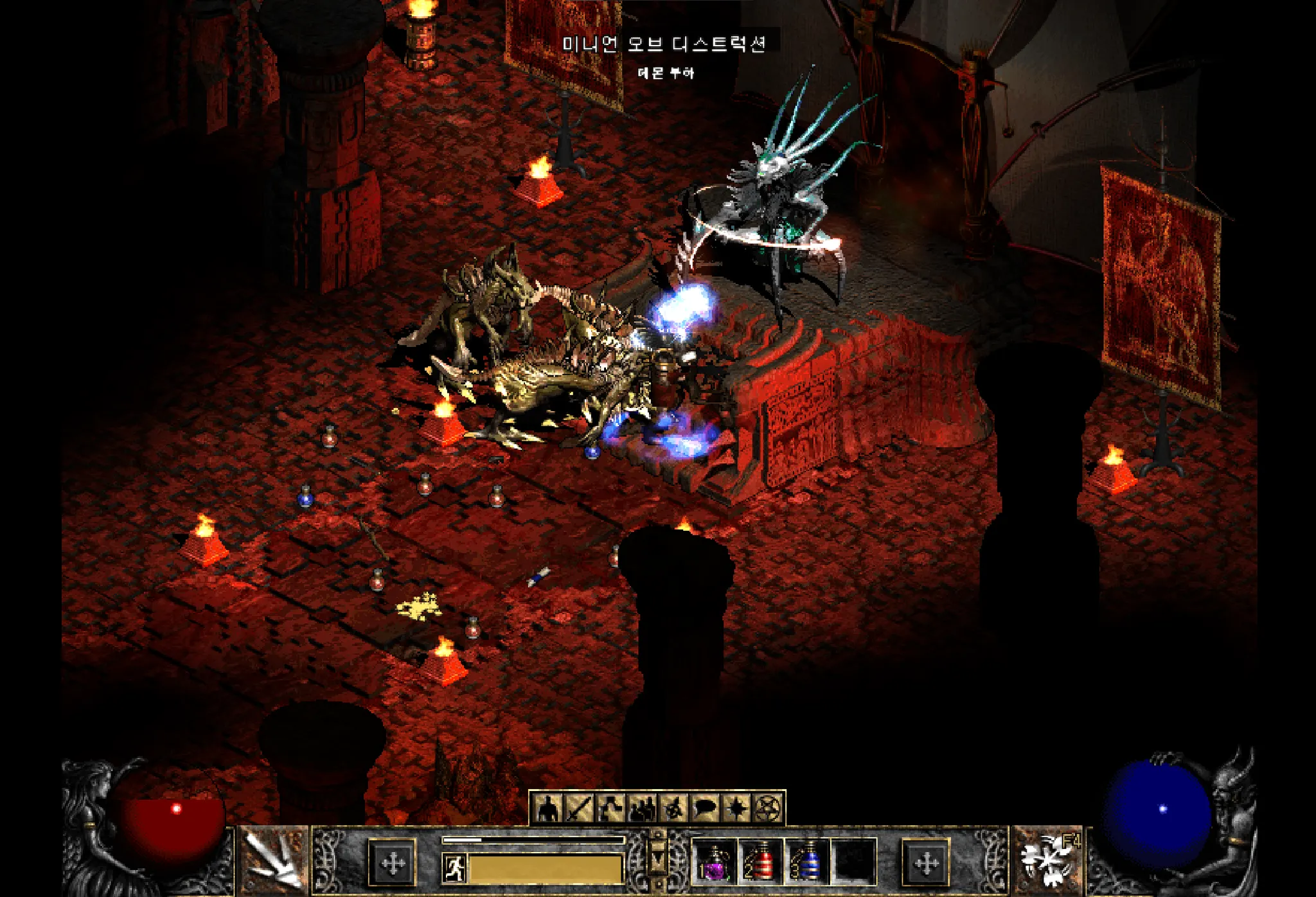Open the party screen two-figures icon
Screen dimensions: 1316x897
click(641, 808)
